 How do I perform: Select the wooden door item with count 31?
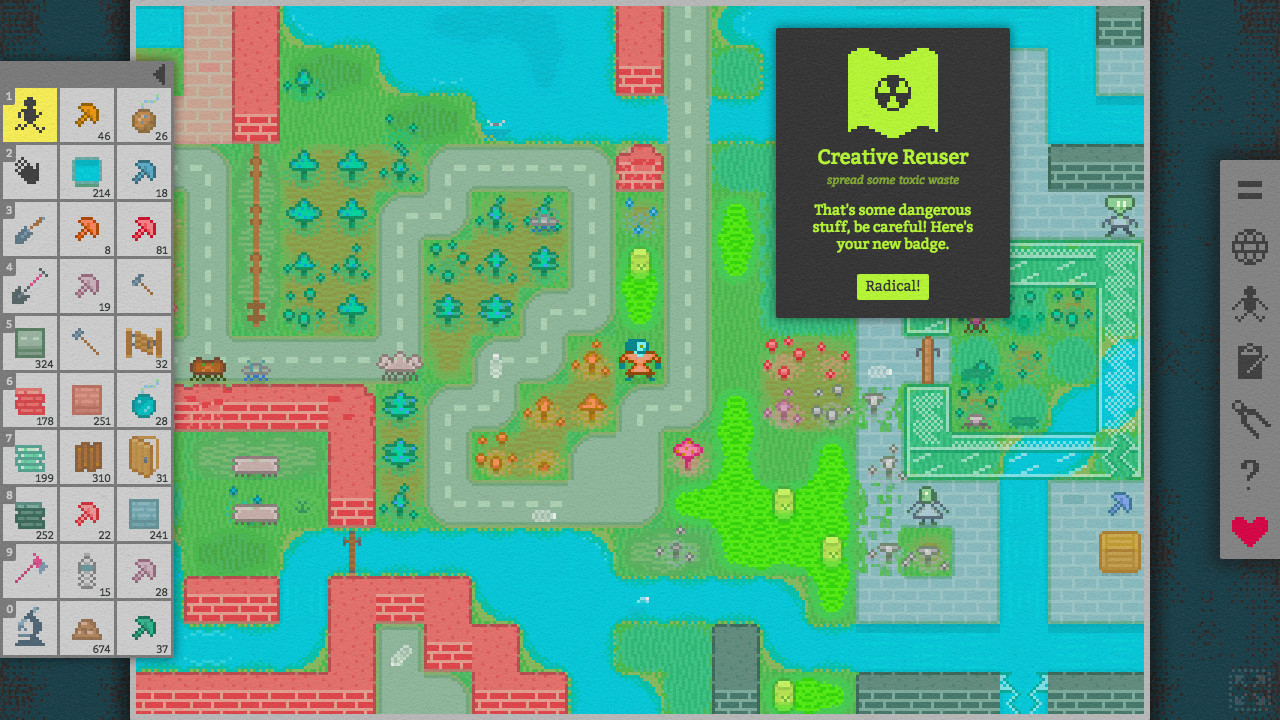144,457
